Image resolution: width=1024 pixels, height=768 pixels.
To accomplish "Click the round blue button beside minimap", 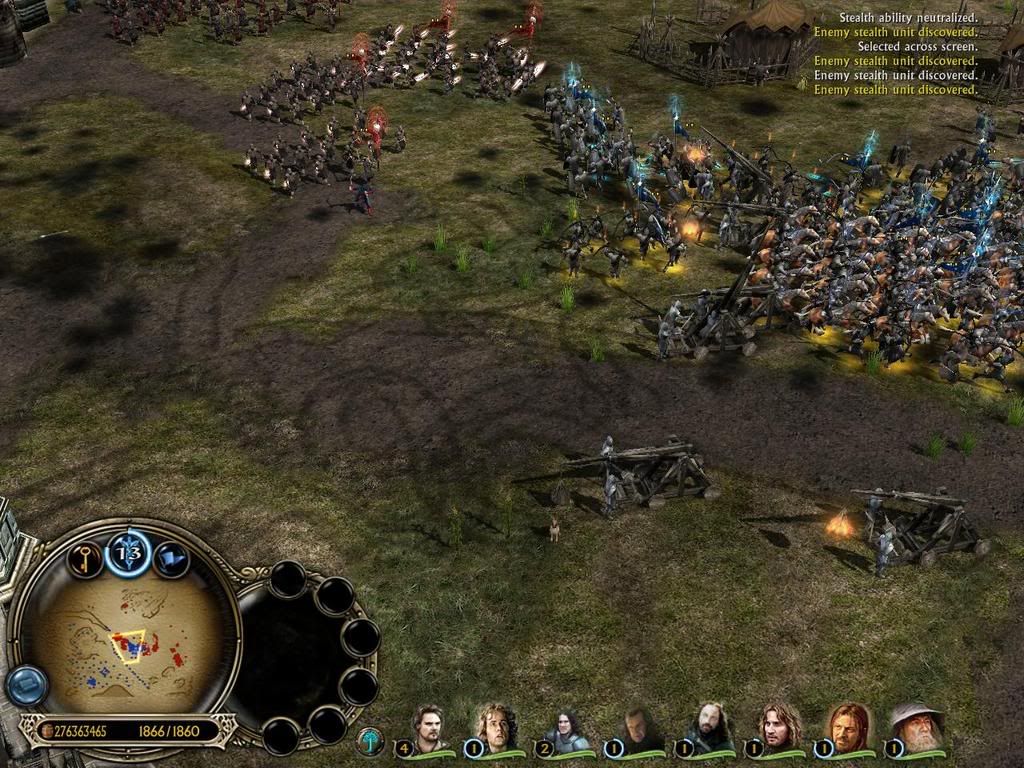I will click(x=26, y=685).
